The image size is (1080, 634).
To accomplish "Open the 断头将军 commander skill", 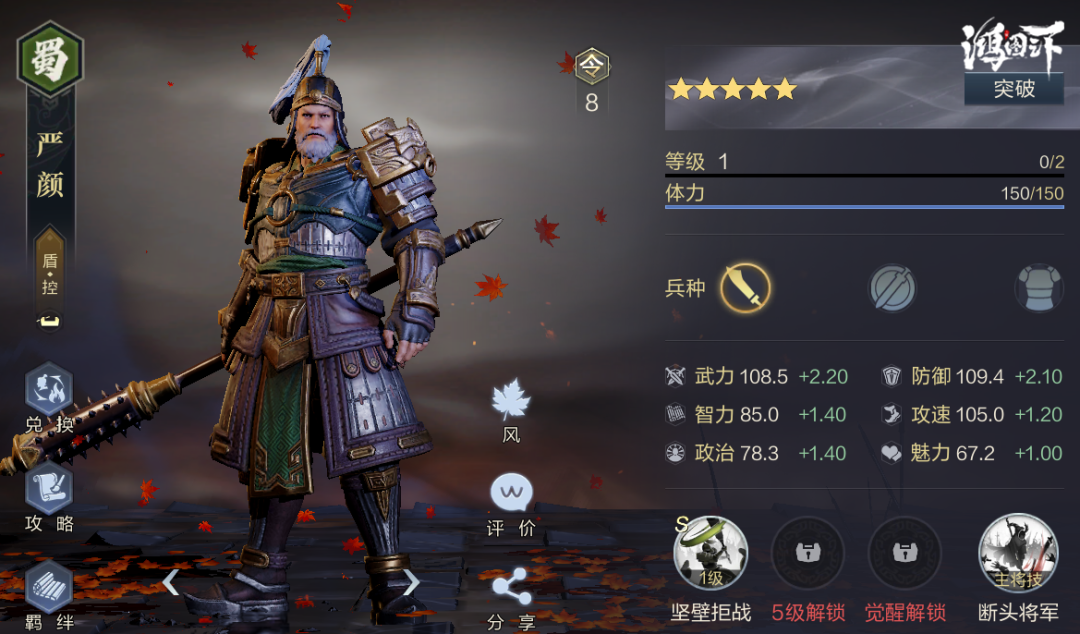I will point(1016,555).
